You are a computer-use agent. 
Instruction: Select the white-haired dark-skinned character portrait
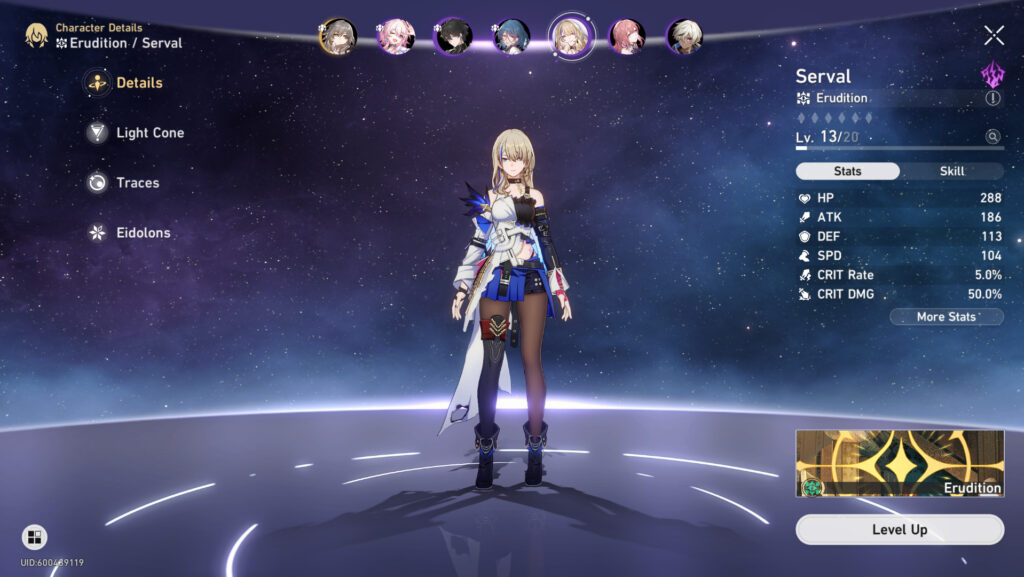684,36
